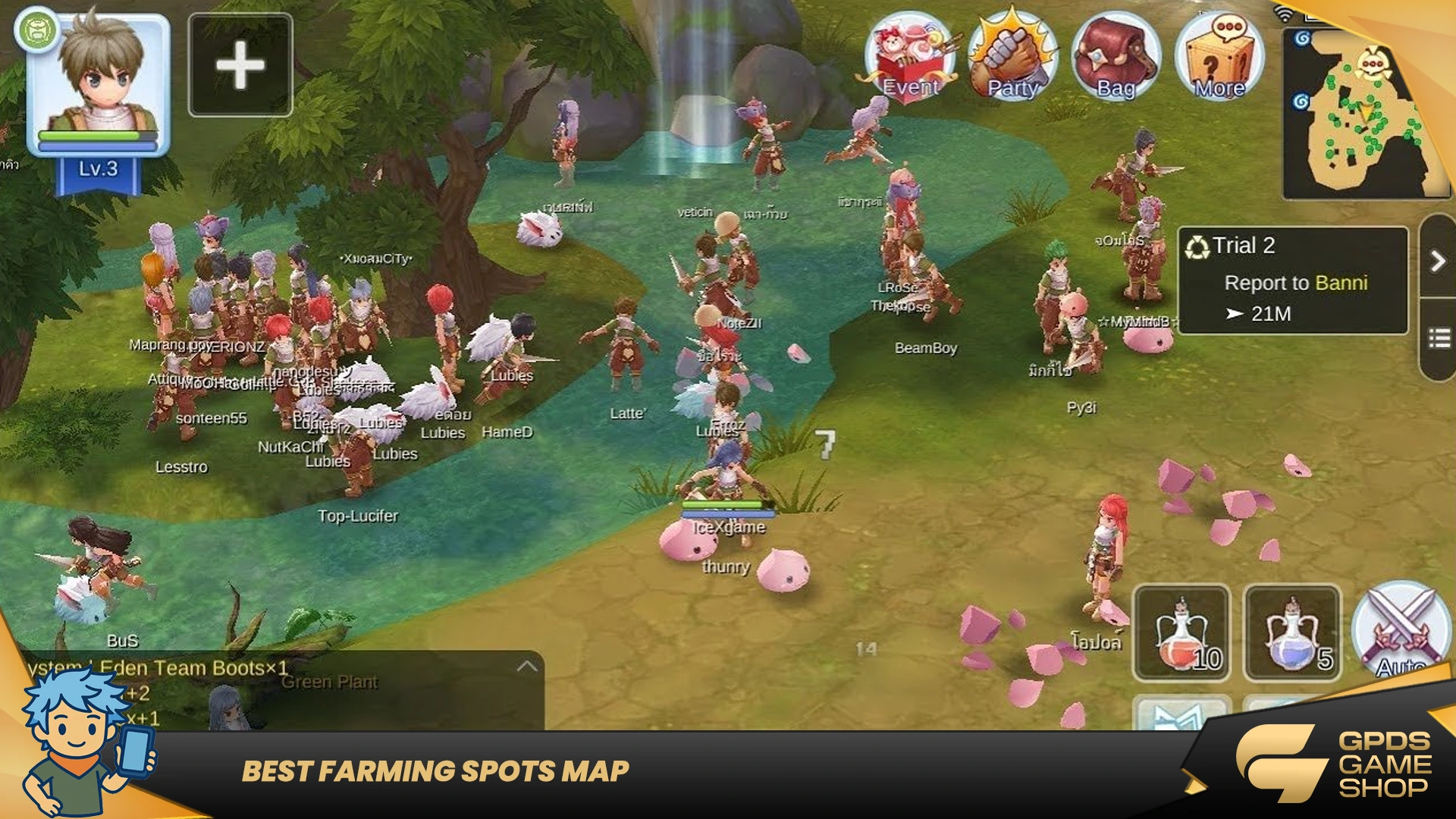Screen dimensions: 1456x819
Task: Click the GPDS Game Shop logo
Action: pyautogui.click(x=1335, y=764)
